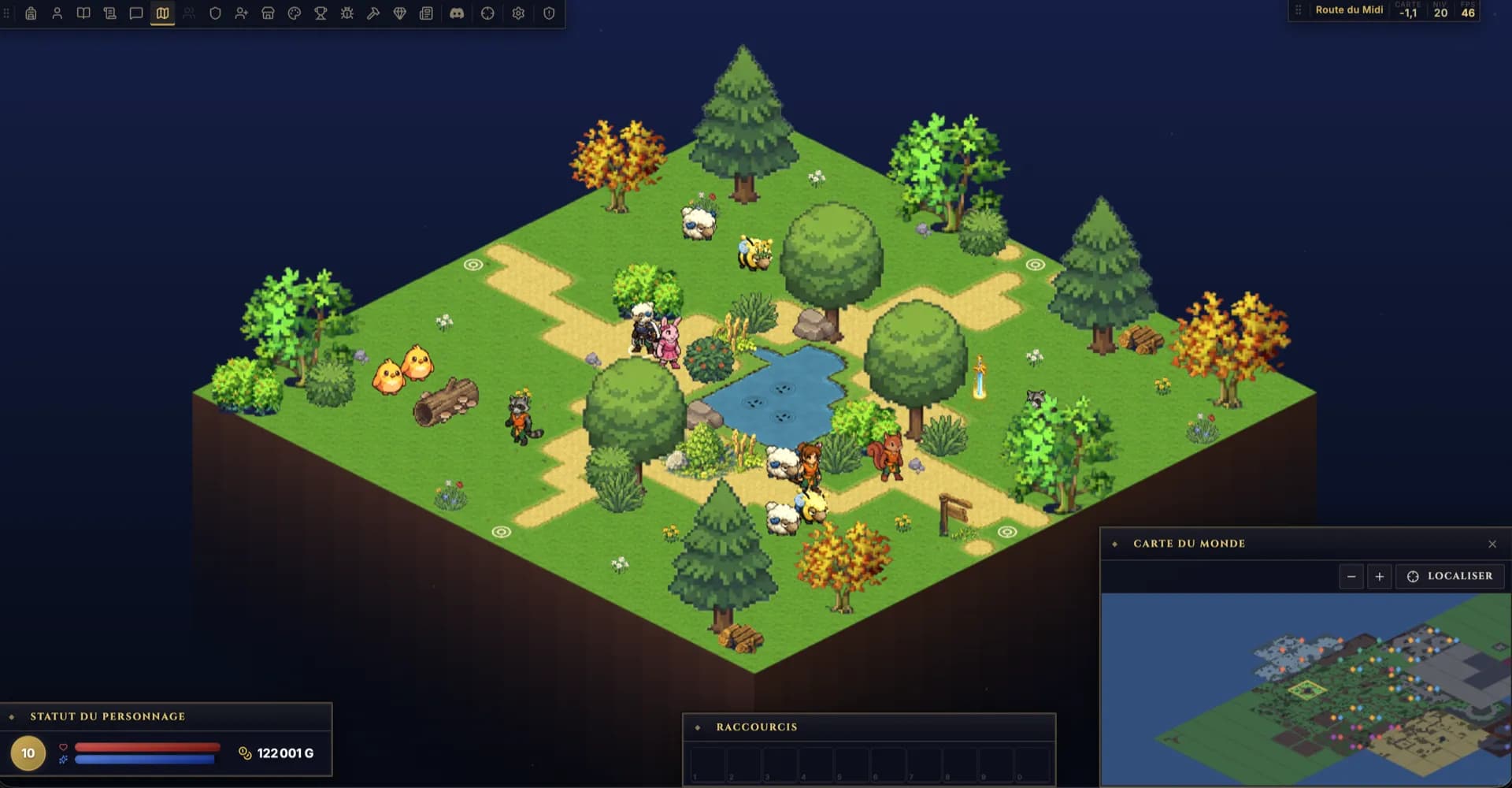Toggle the highlighted world map icon
The height and width of the screenshot is (788, 1512).
click(162, 13)
